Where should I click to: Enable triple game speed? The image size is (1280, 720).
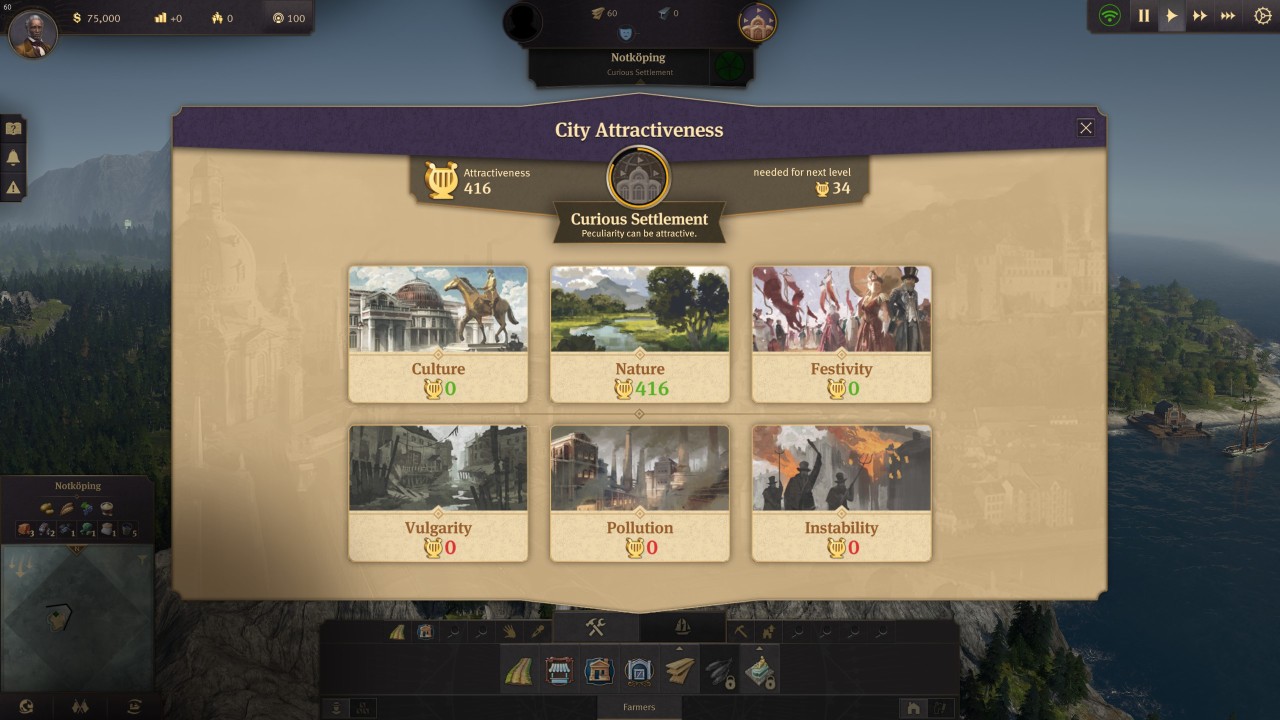pos(1227,15)
